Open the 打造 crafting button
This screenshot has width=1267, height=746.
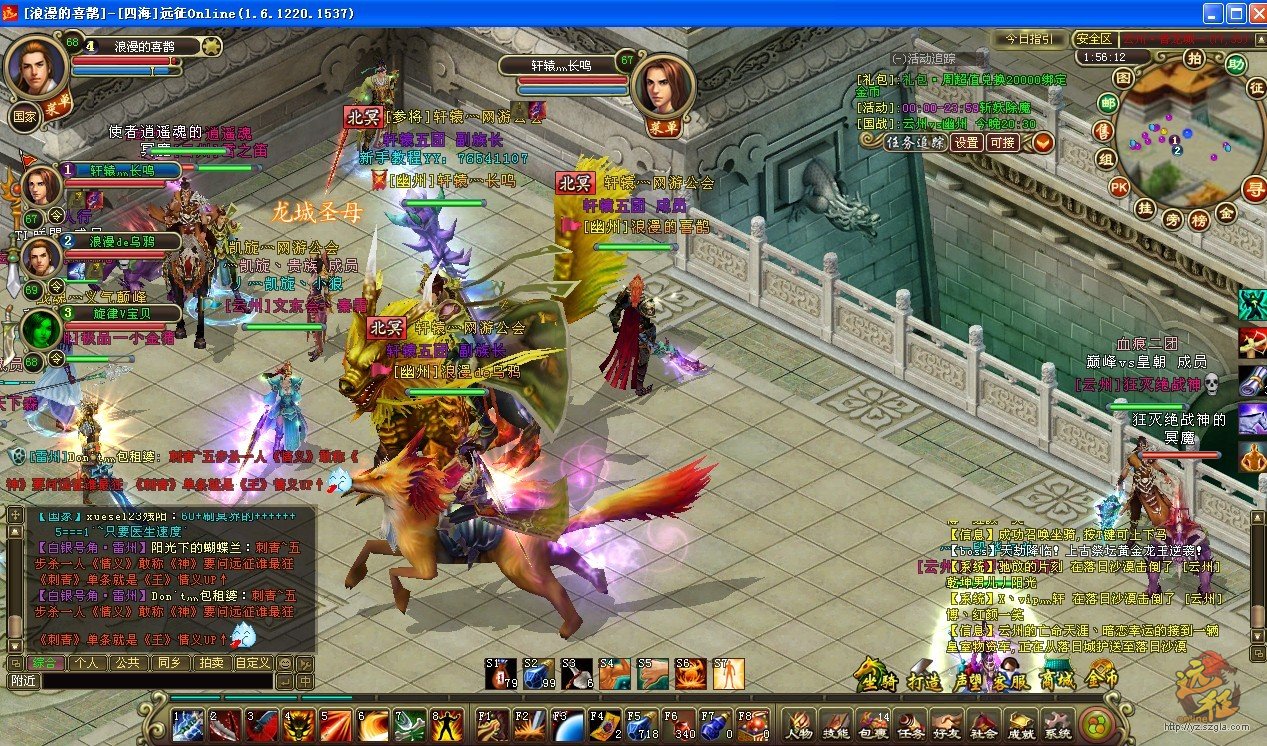coord(922,679)
